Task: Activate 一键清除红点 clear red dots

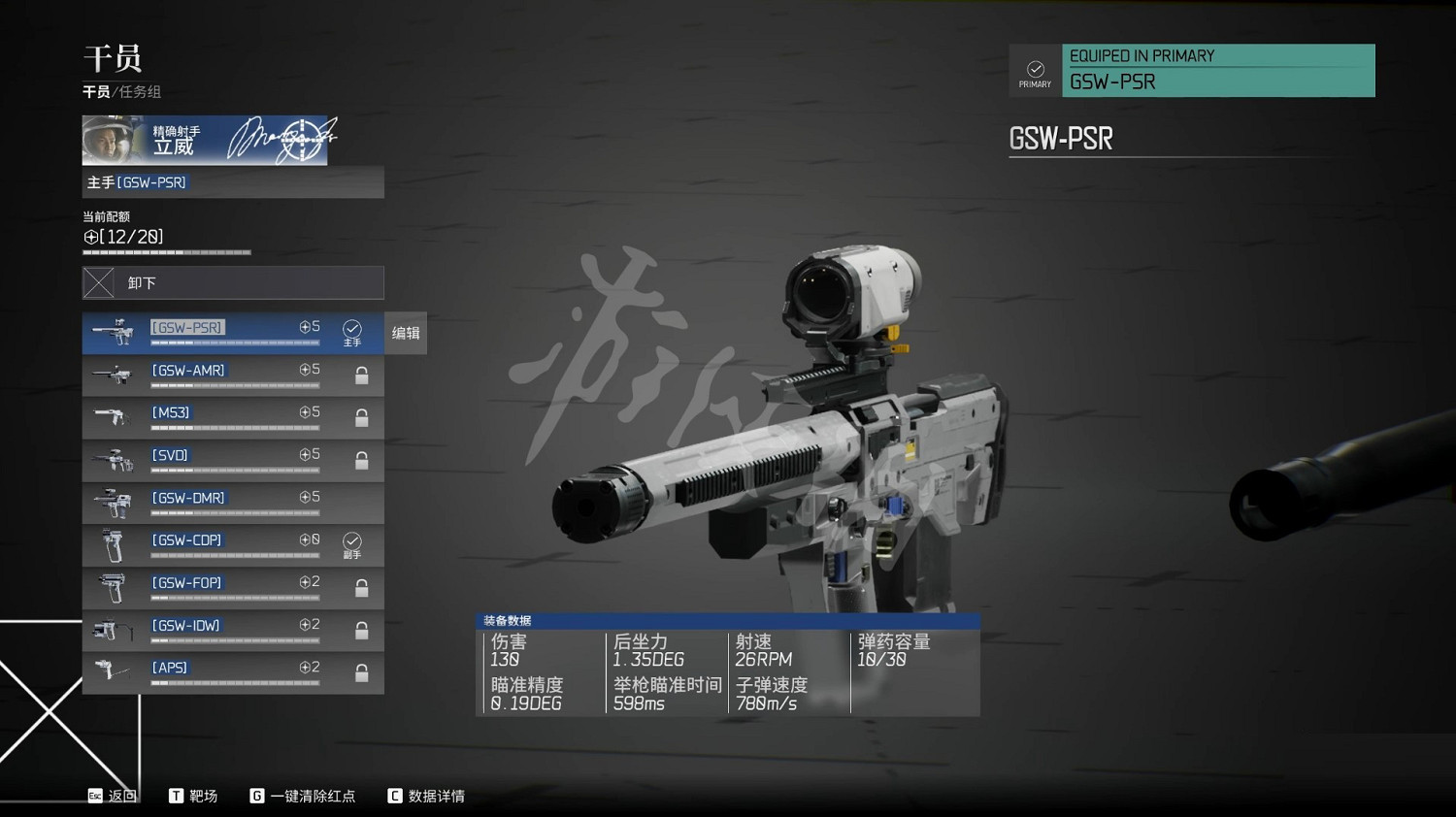Action: click(303, 796)
